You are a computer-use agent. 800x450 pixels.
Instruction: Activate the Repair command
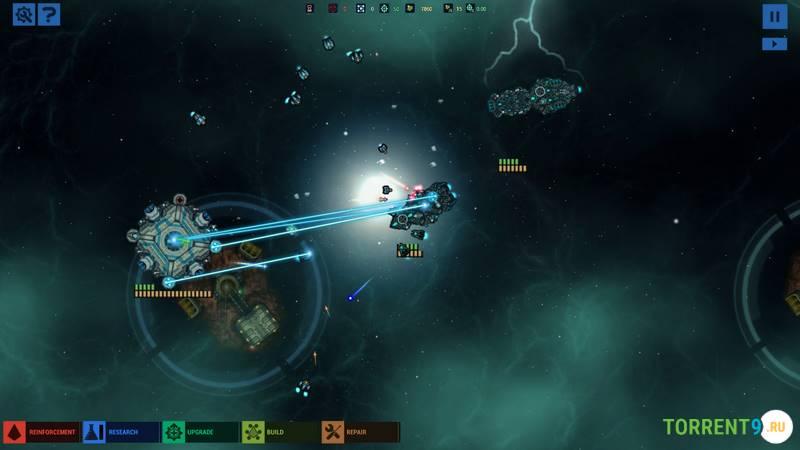point(360,432)
